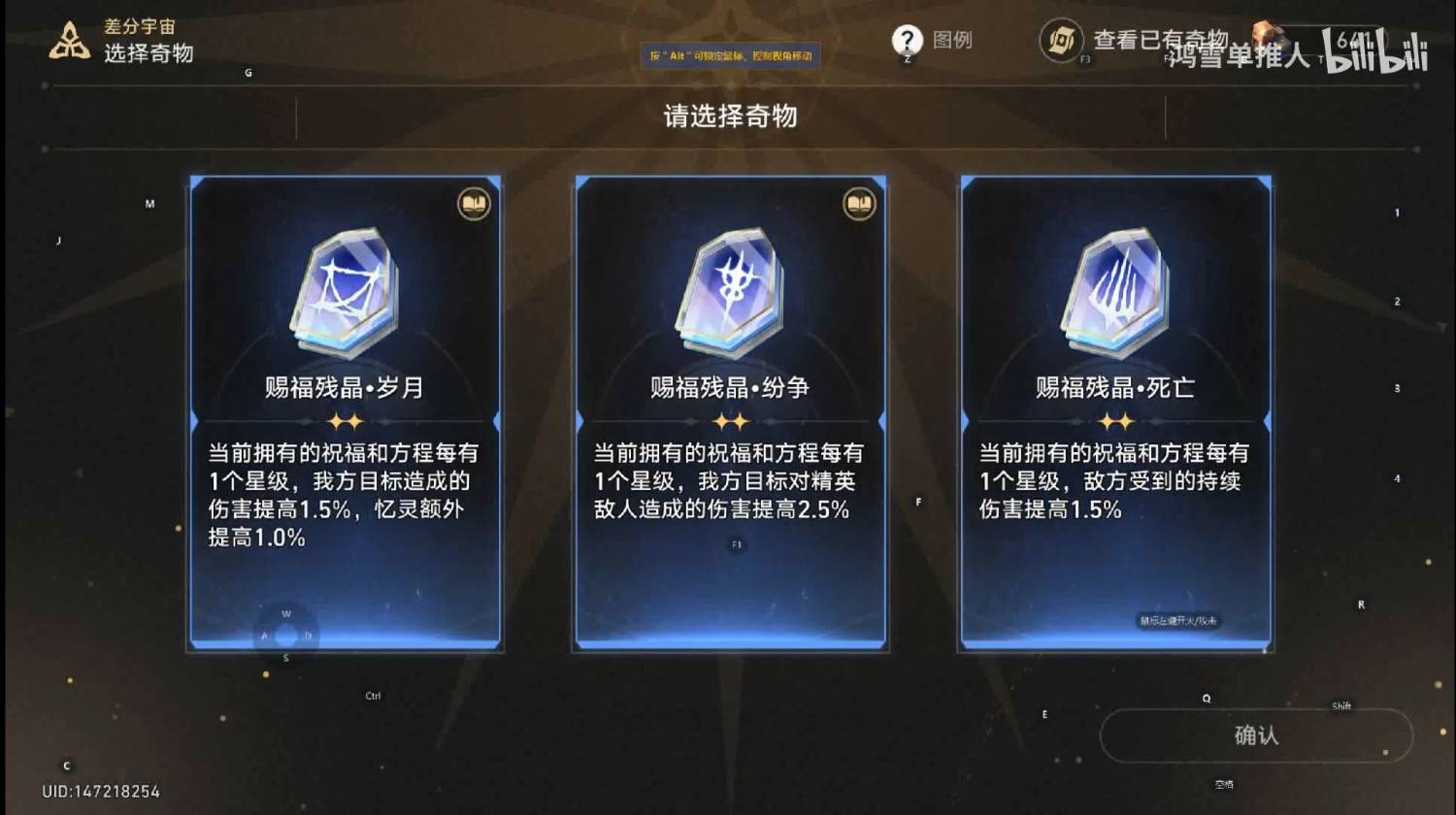Viewport: 1456px width, 815px height.
Task: Click the 查看已有奇物 text link
Action: pos(1160,41)
